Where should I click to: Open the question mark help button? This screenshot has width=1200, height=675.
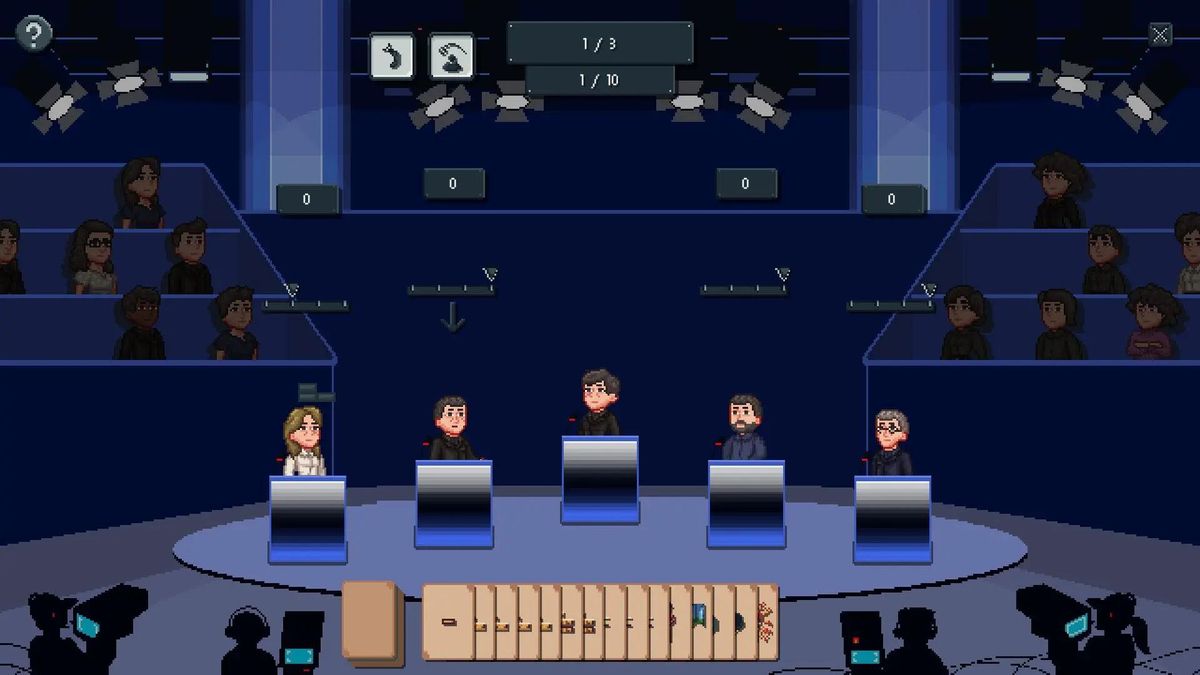(x=34, y=35)
